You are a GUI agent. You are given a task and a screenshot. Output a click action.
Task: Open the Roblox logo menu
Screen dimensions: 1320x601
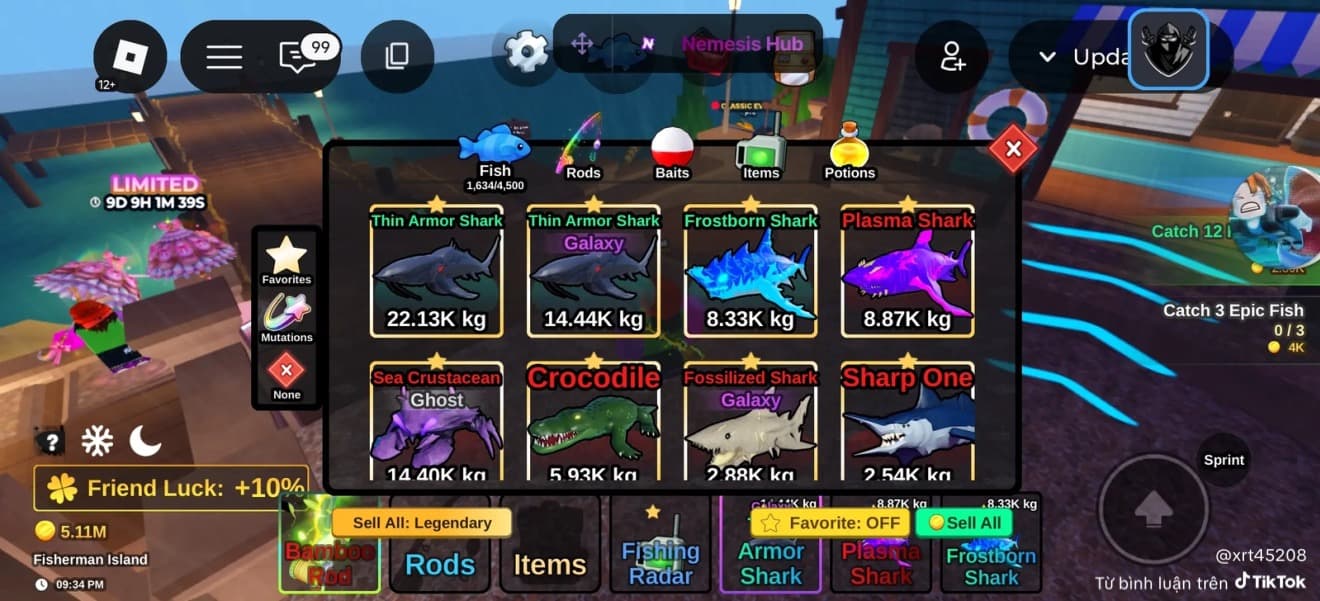coord(130,57)
